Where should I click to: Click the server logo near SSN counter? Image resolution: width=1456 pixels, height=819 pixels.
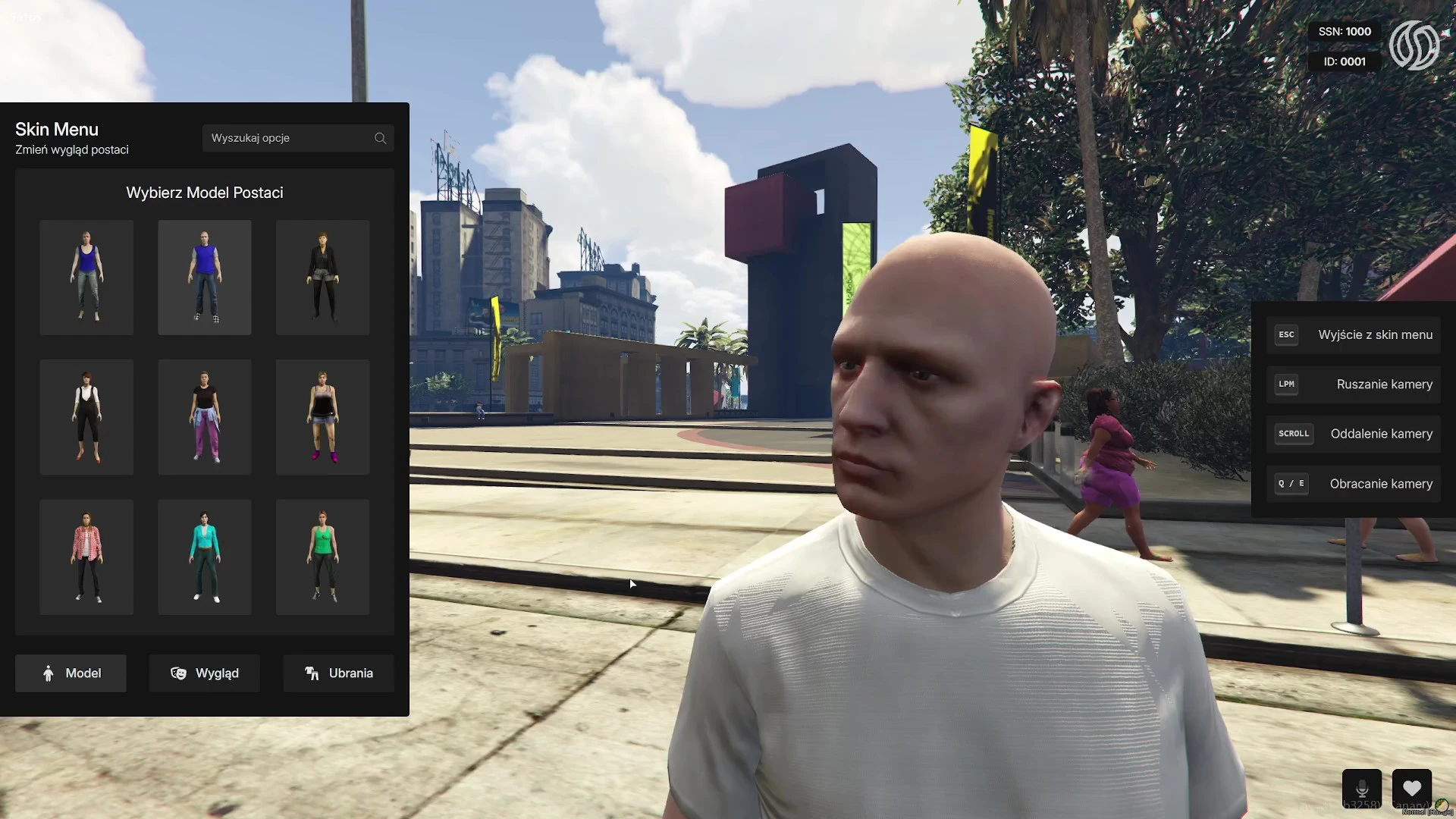coord(1415,45)
